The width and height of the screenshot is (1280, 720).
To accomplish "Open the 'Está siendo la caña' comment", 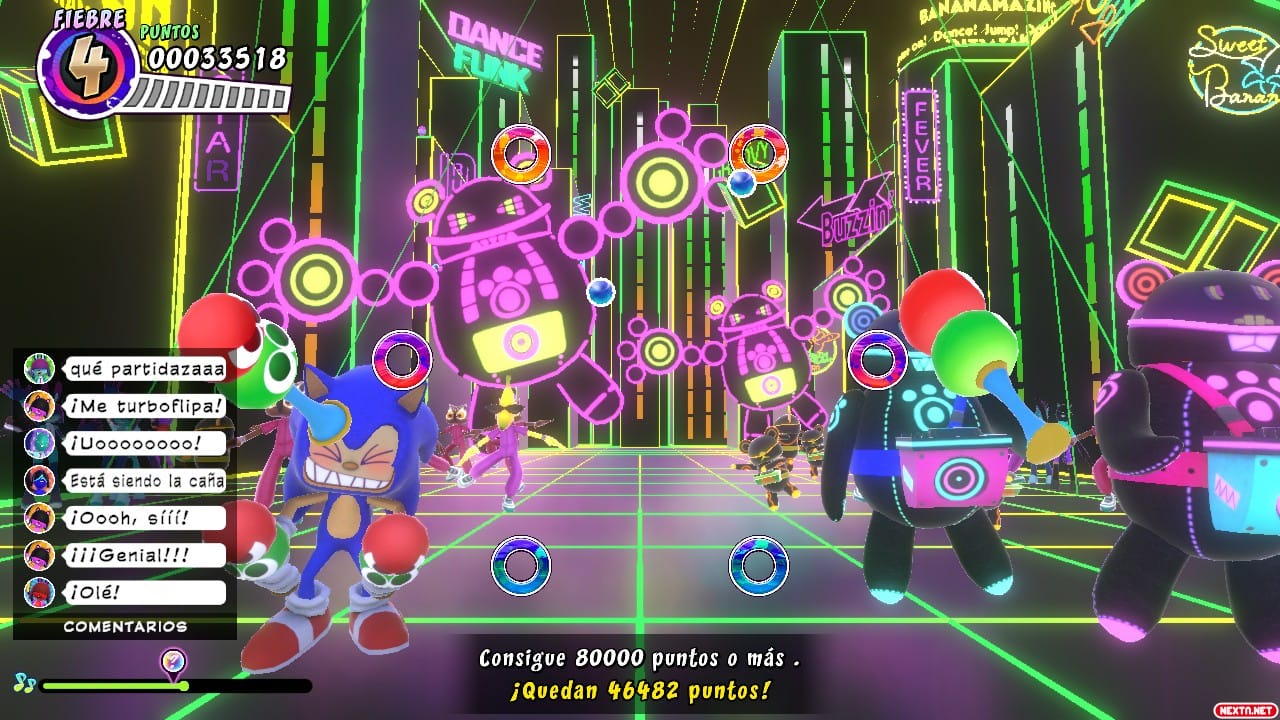I will [146, 480].
